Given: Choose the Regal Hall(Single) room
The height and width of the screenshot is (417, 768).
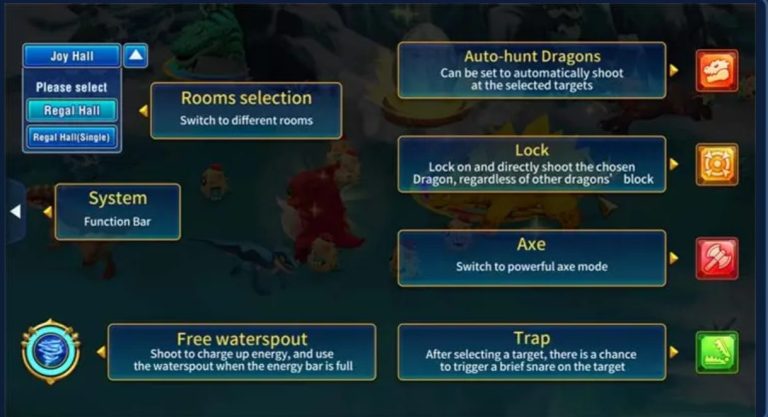Looking at the screenshot, I should click(72, 136).
